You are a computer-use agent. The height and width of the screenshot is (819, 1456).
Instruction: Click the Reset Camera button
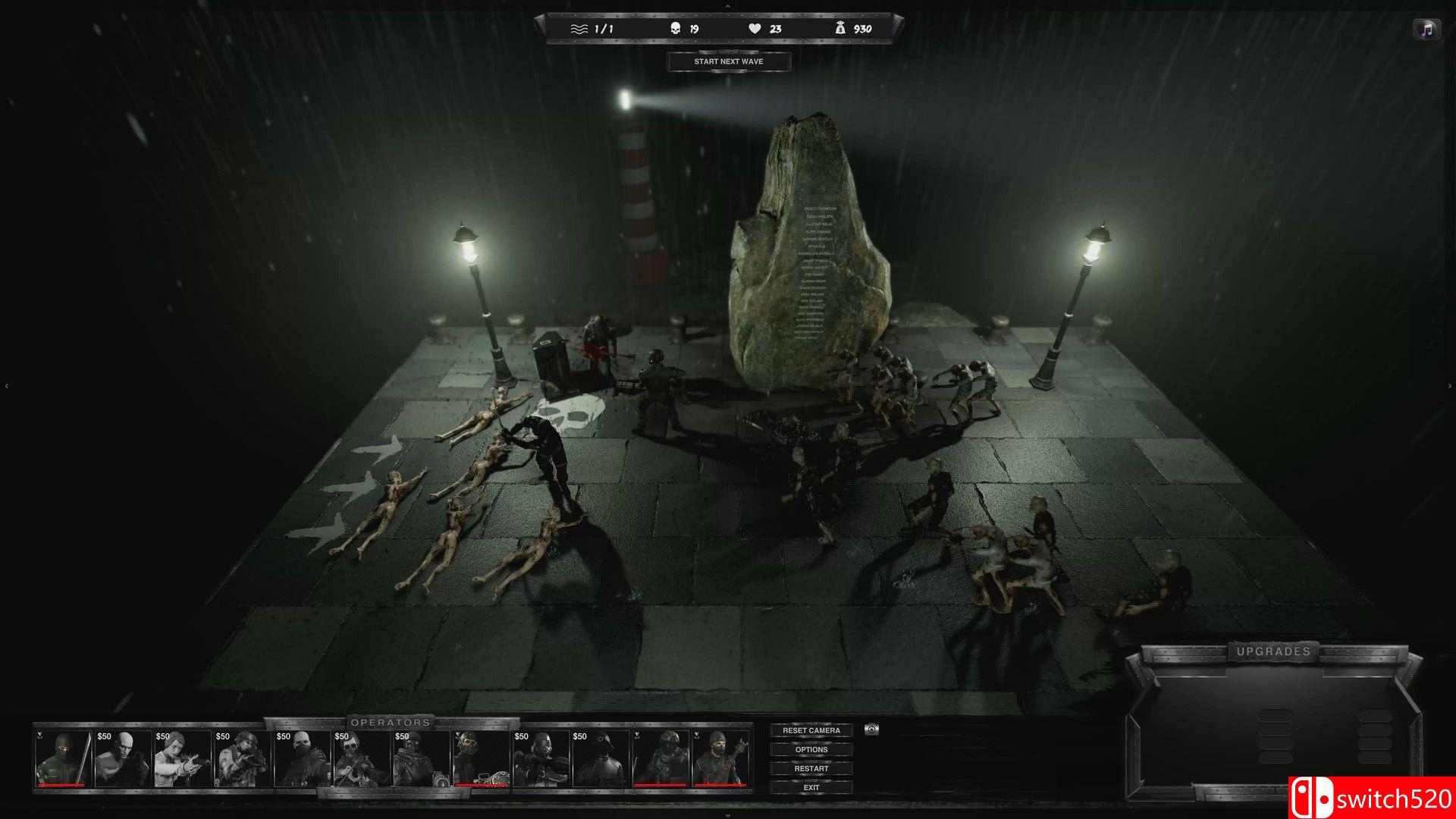812,730
